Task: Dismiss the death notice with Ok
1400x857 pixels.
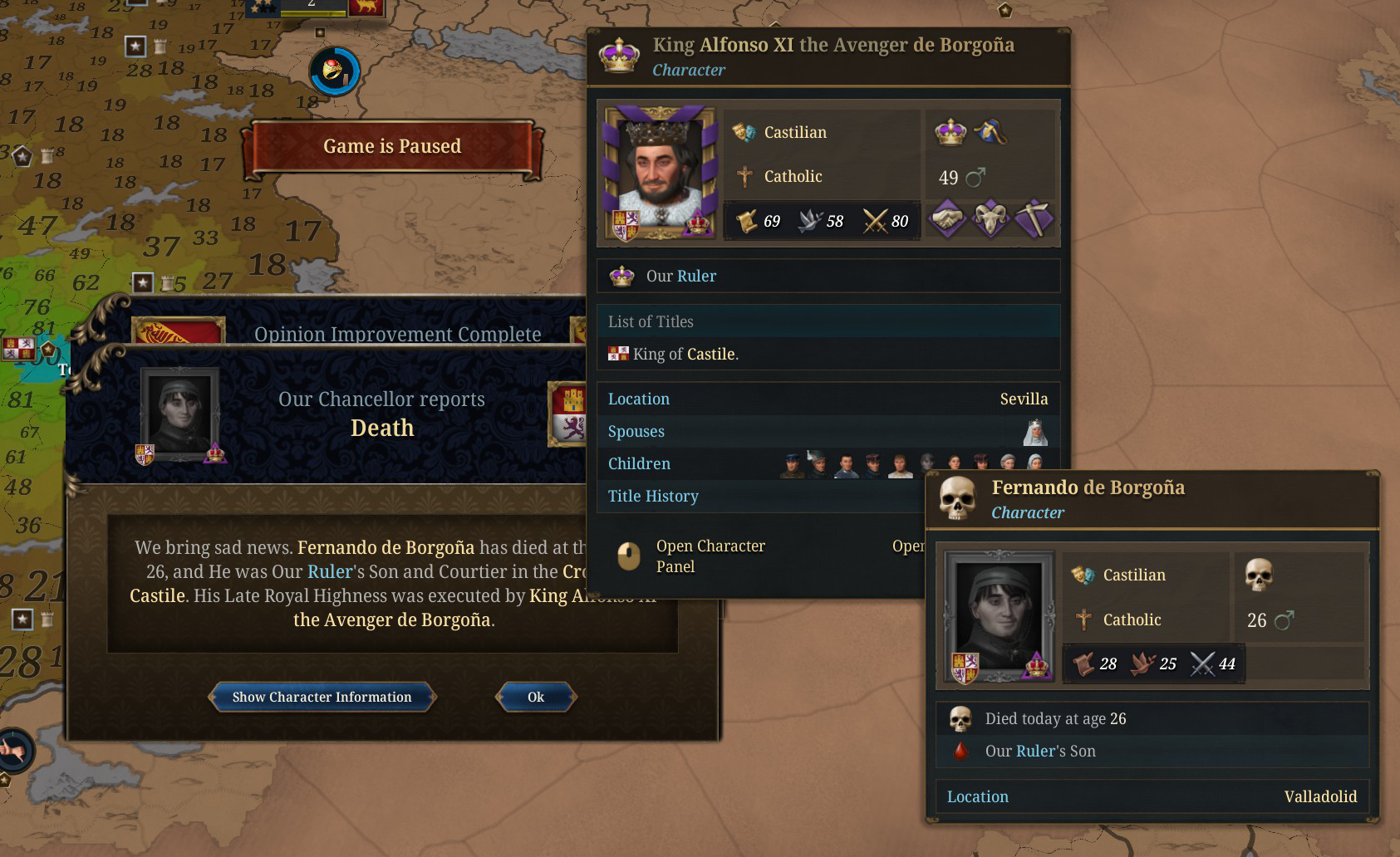Action: coord(536,697)
